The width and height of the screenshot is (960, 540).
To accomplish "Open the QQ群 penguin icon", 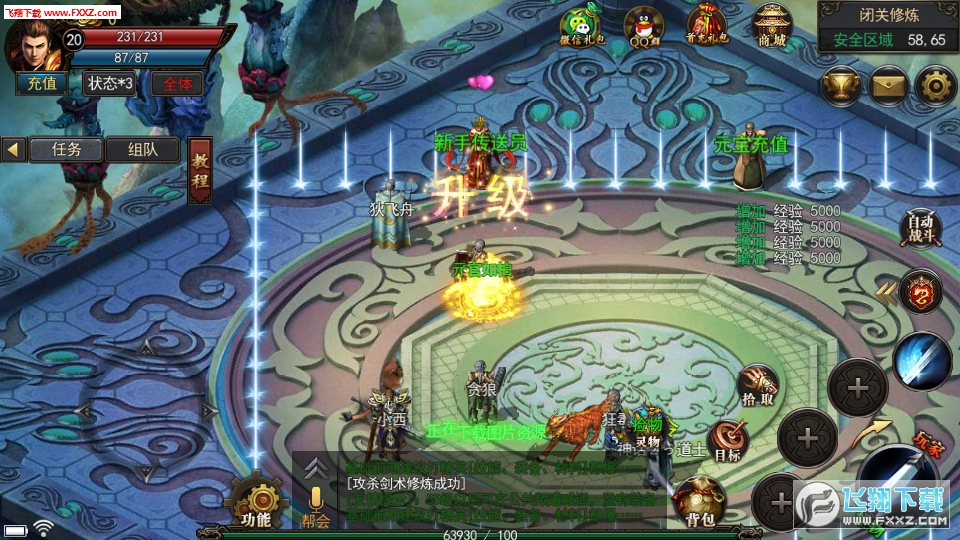I will click(642, 28).
